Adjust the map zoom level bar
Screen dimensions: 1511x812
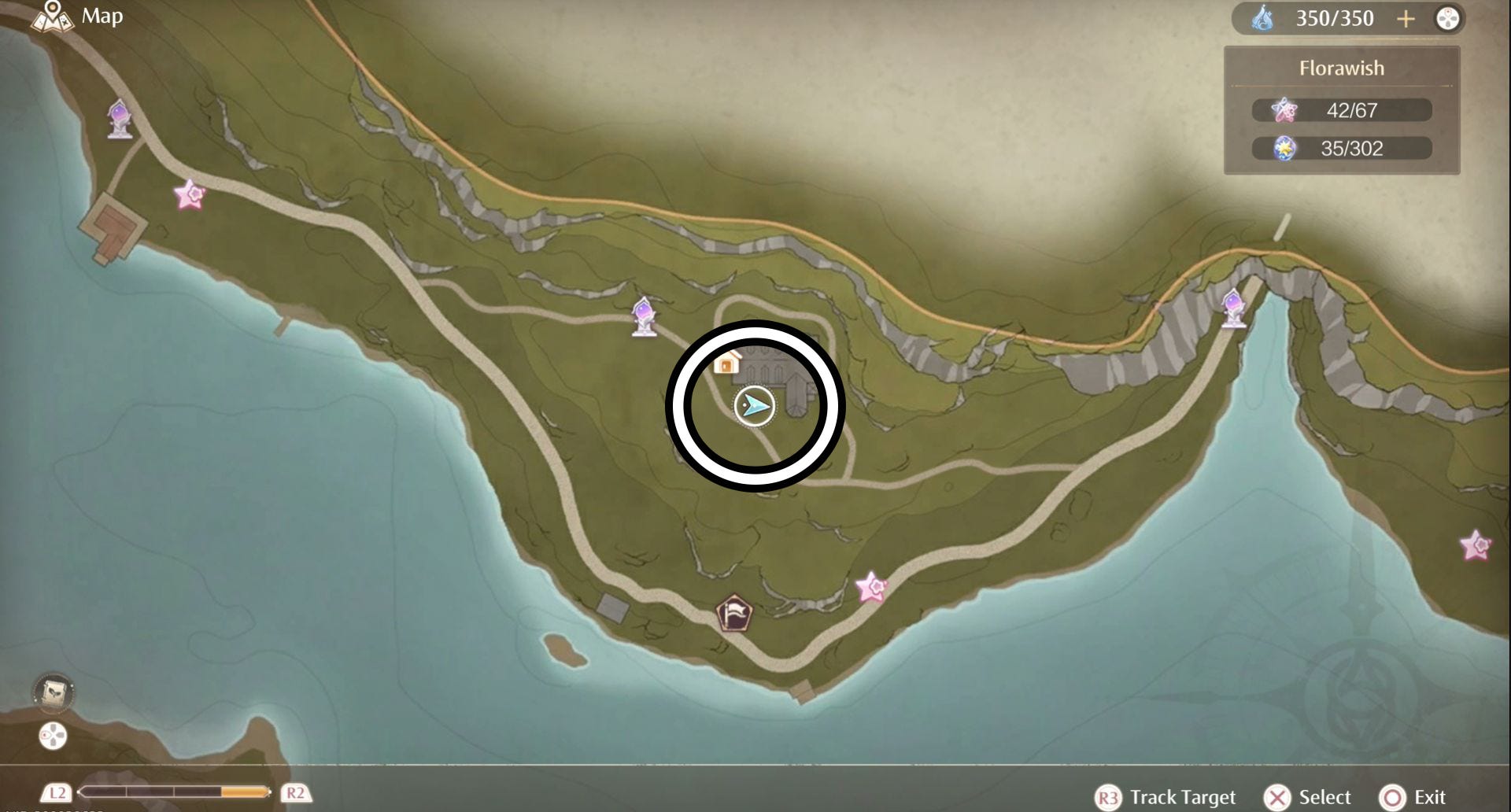click(x=175, y=792)
